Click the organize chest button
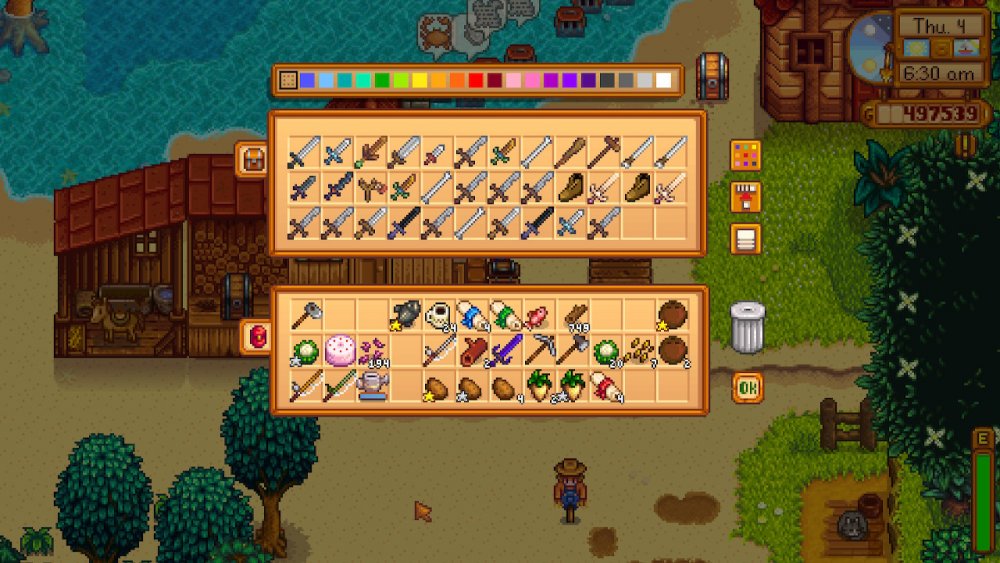 (x=745, y=239)
